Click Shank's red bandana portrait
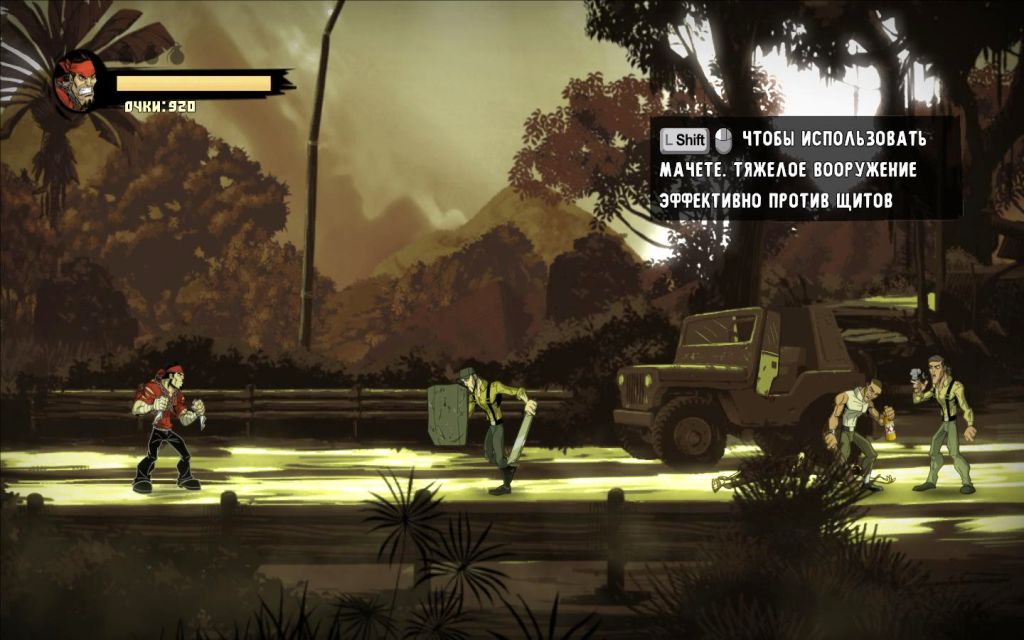Image resolution: width=1024 pixels, height=640 pixels. [80, 82]
